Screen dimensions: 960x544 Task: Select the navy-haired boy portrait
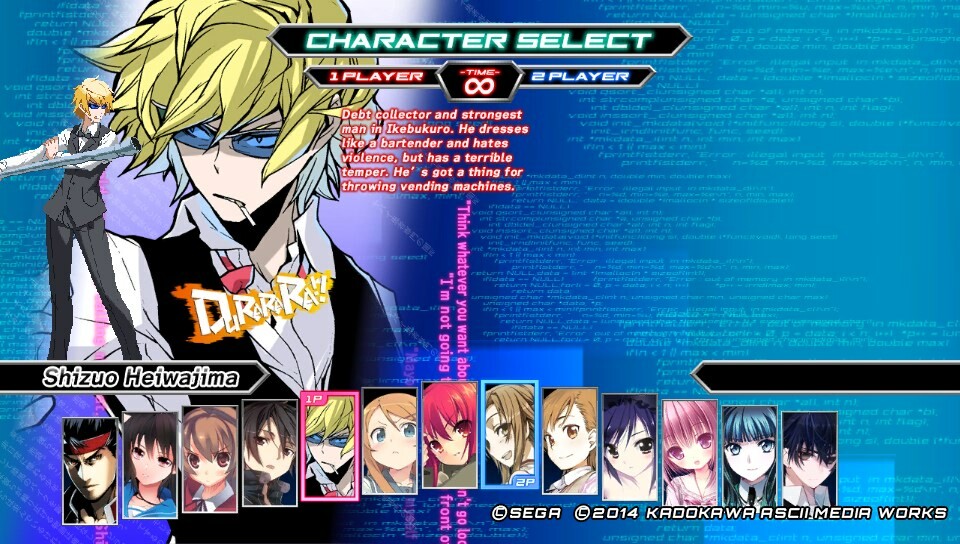pos(810,458)
